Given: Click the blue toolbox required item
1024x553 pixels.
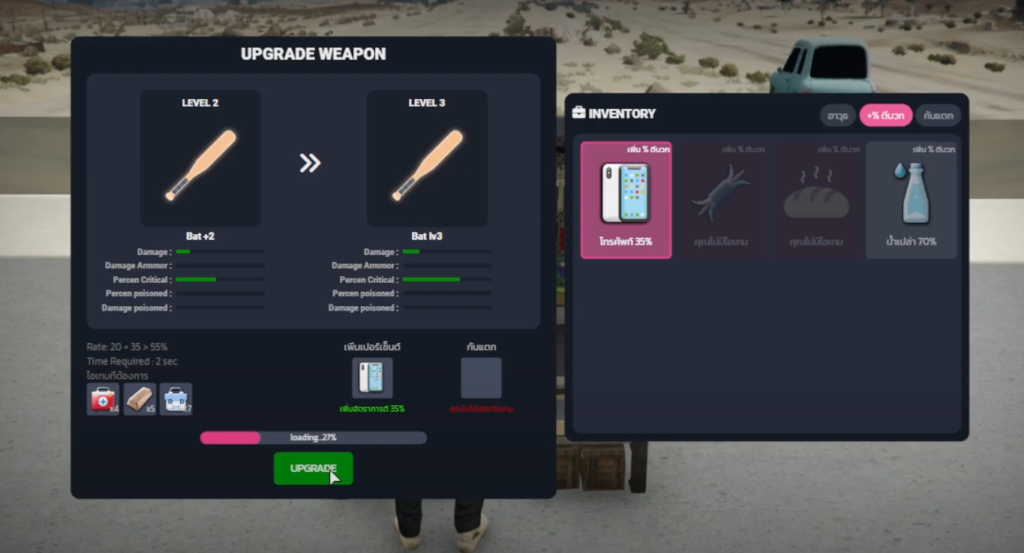Looking at the screenshot, I should tap(176, 399).
